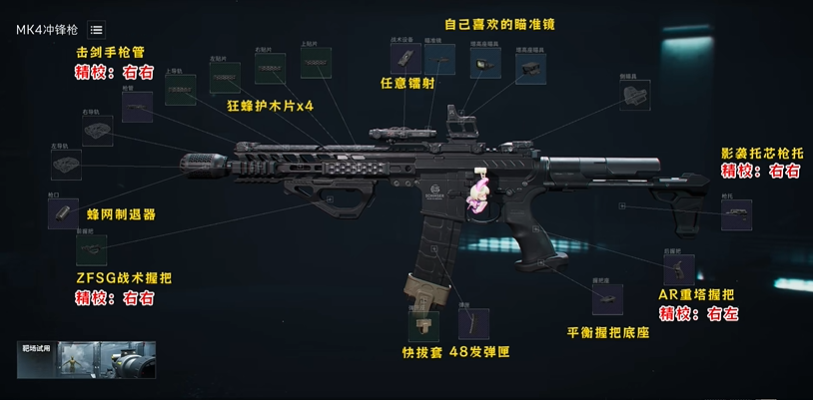Select the 后握把 rear grip slot
This screenshot has height=400, width=813.
tap(678, 267)
